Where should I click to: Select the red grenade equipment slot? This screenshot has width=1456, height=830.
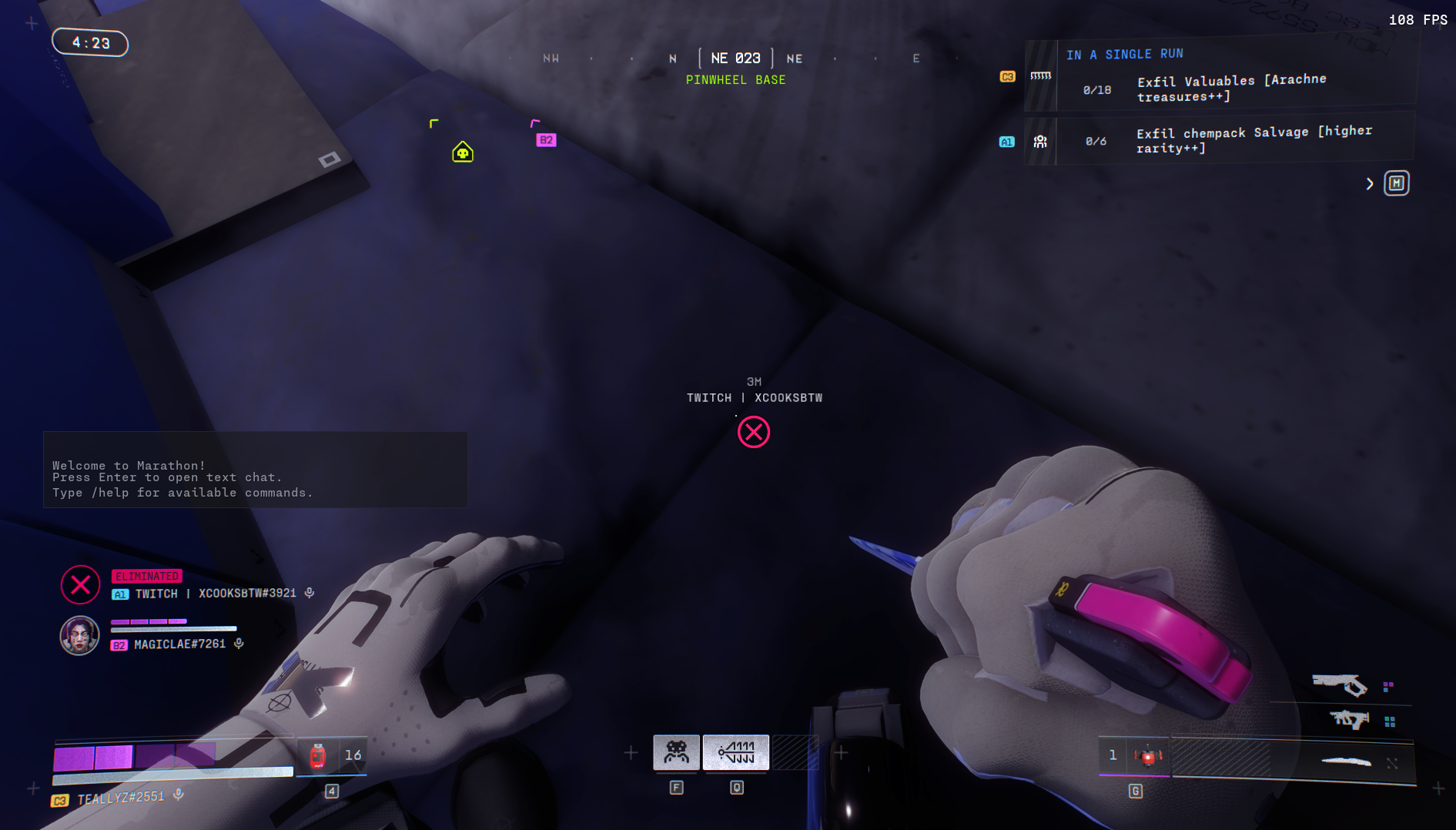point(1147,757)
